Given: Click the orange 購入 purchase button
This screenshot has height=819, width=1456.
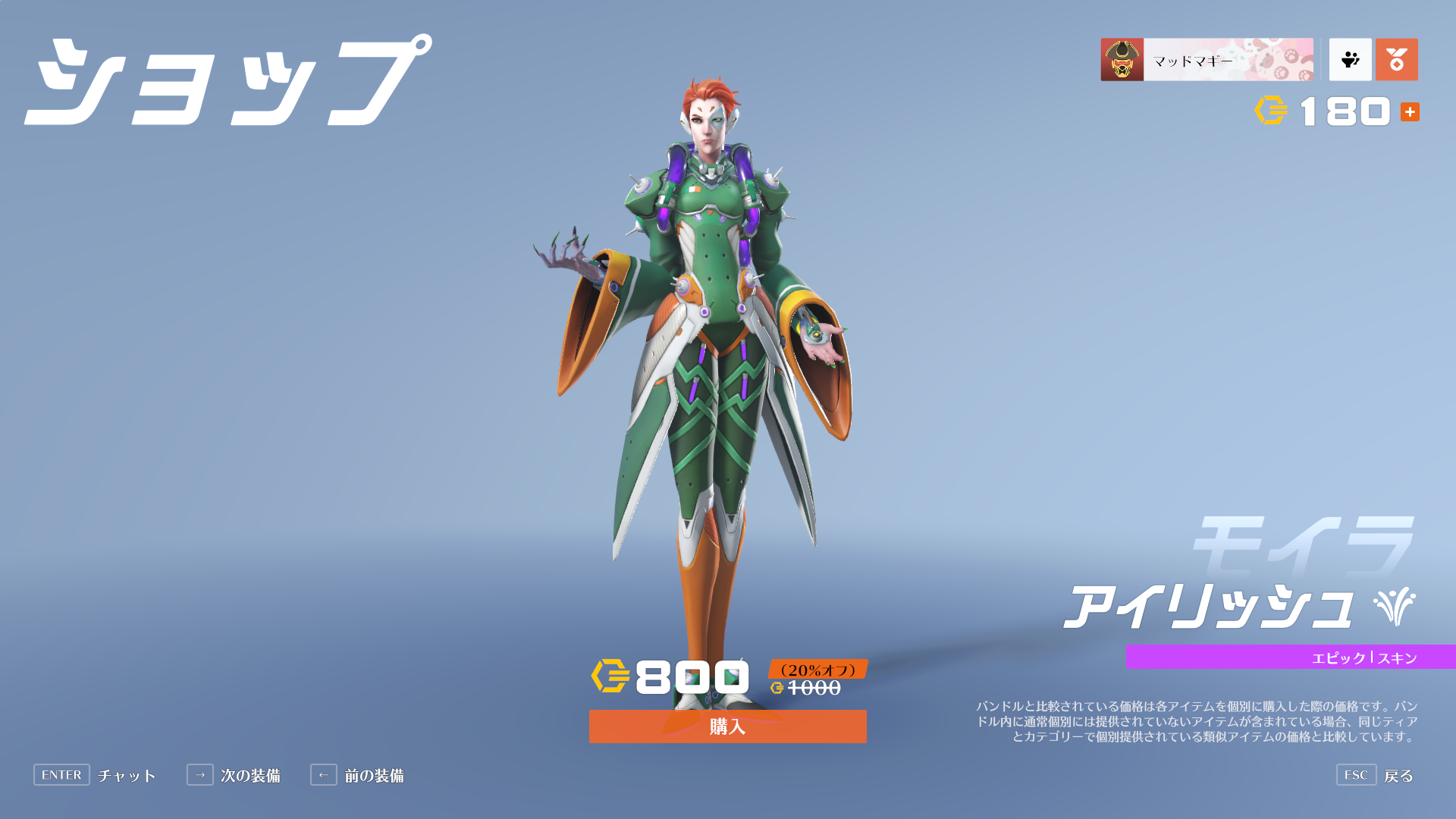Looking at the screenshot, I should point(727,726).
